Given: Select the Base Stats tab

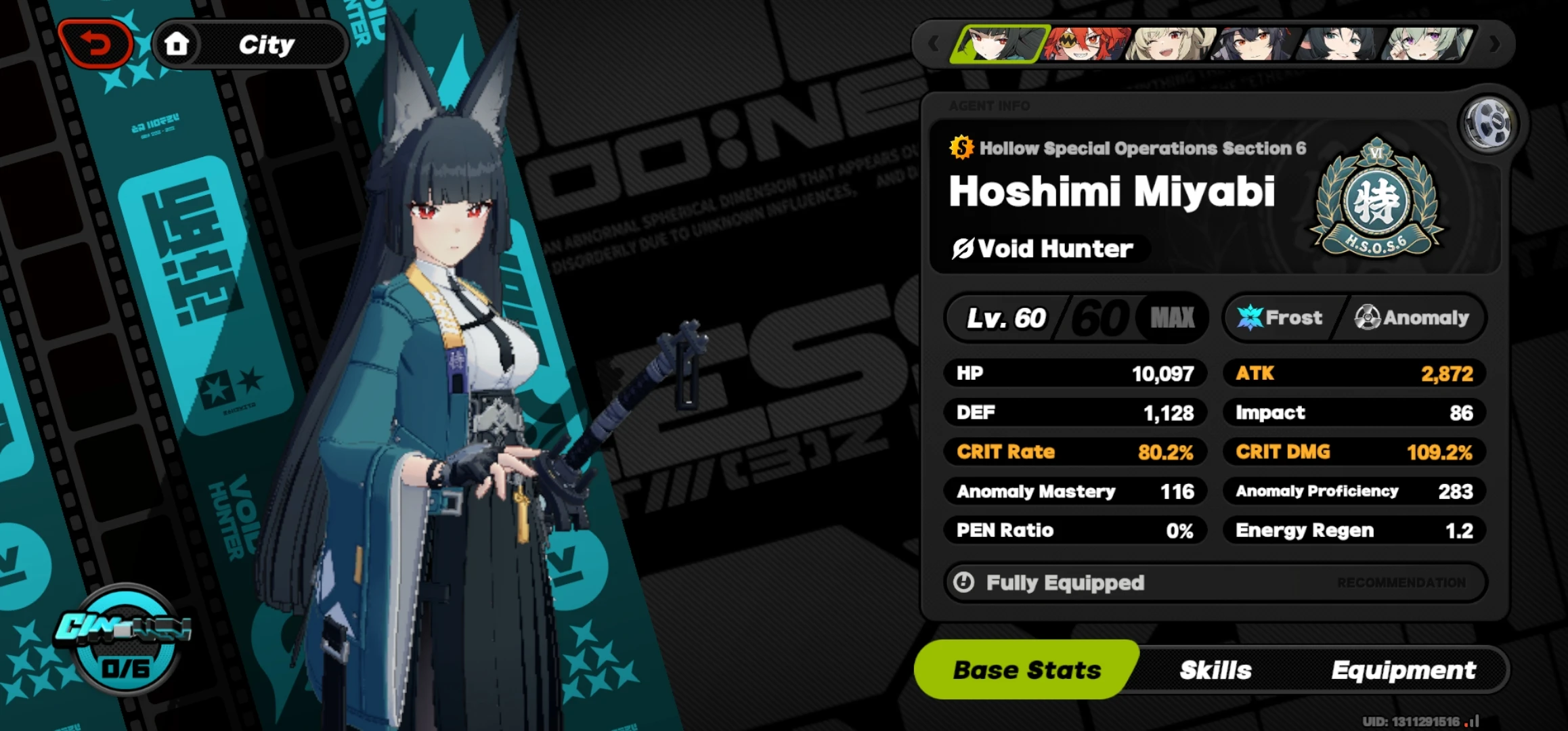Looking at the screenshot, I should click(1026, 669).
